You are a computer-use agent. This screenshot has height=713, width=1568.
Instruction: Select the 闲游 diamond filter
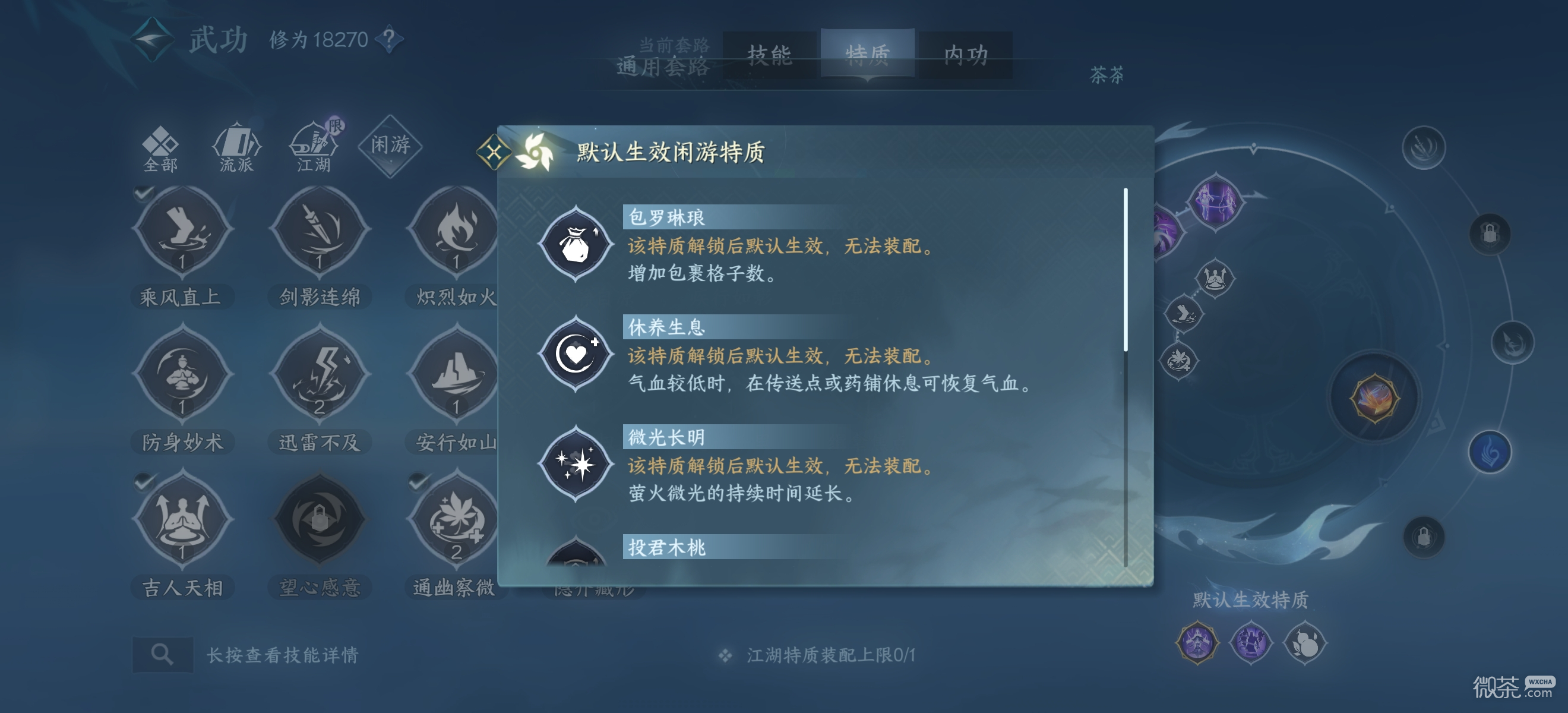390,145
